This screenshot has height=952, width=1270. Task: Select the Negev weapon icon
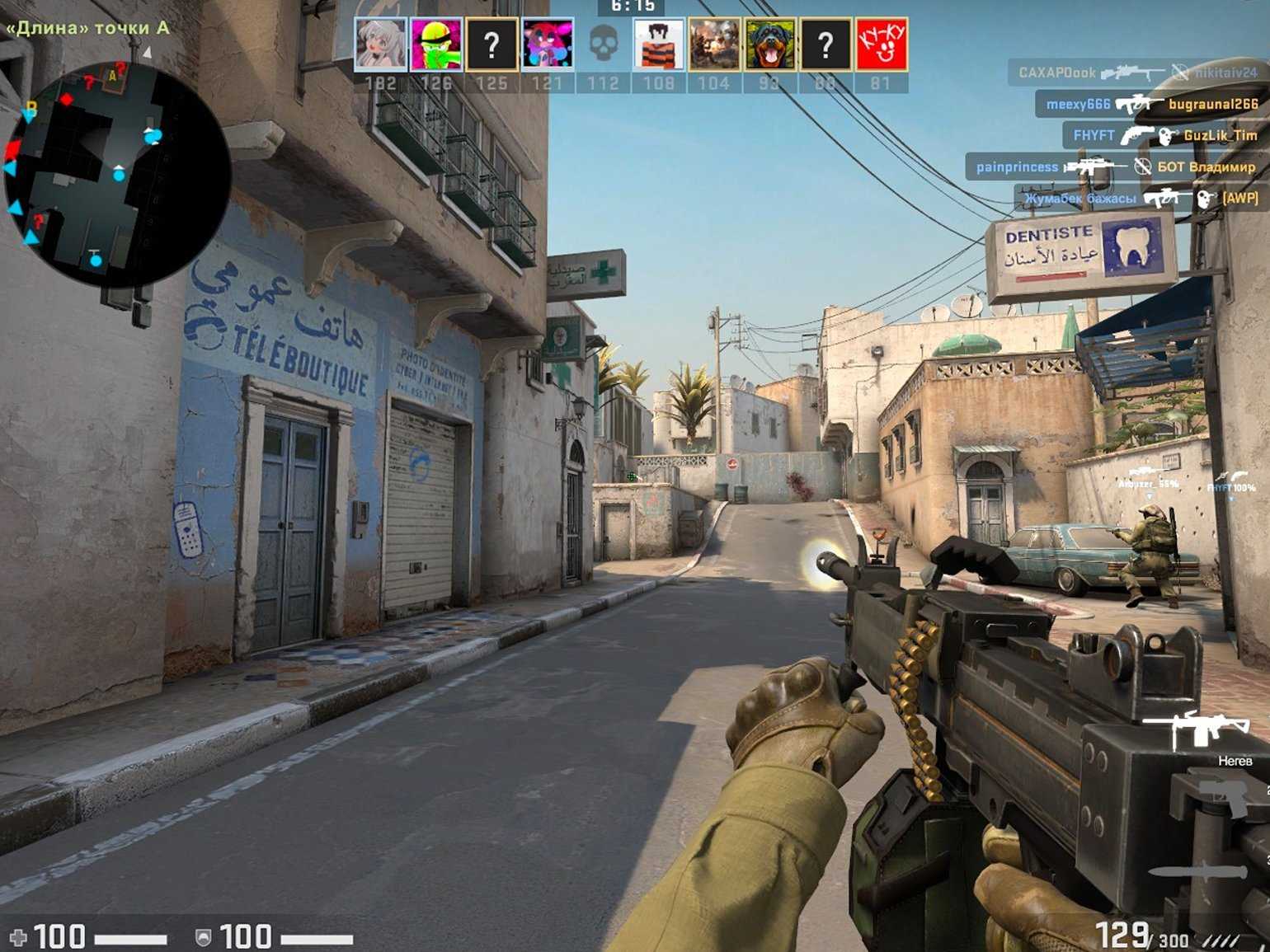[x=1197, y=729]
